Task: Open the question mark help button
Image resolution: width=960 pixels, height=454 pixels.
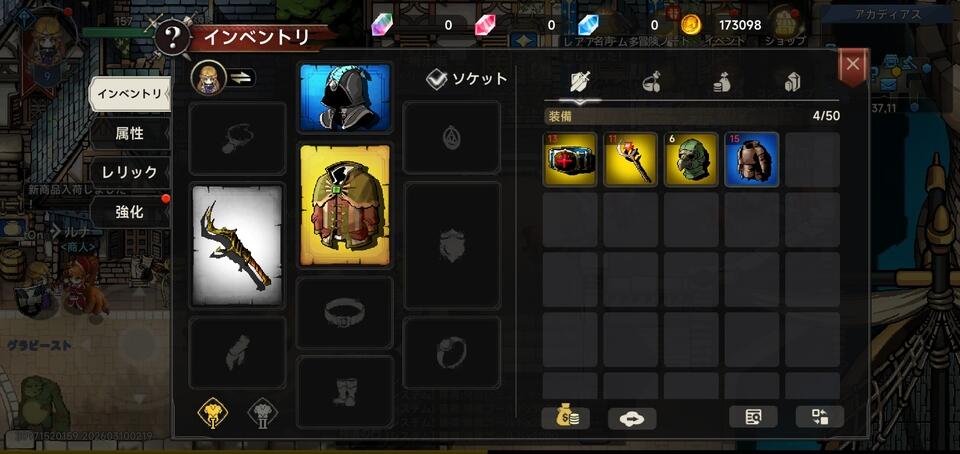Action: pos(174,39)
